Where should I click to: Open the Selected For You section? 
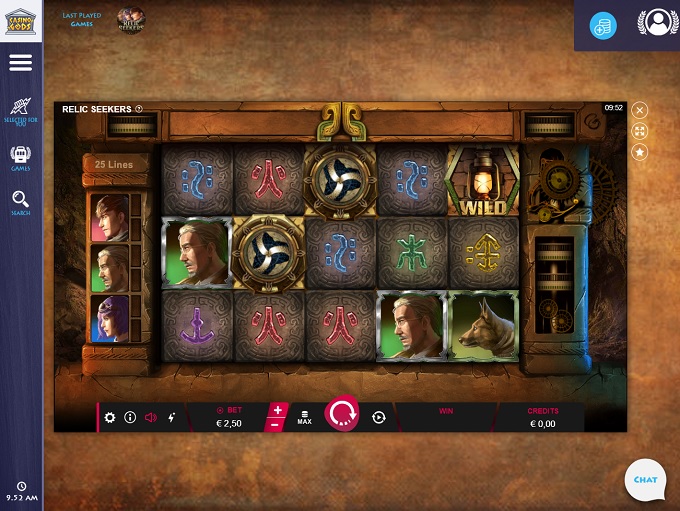pos(20,110)
